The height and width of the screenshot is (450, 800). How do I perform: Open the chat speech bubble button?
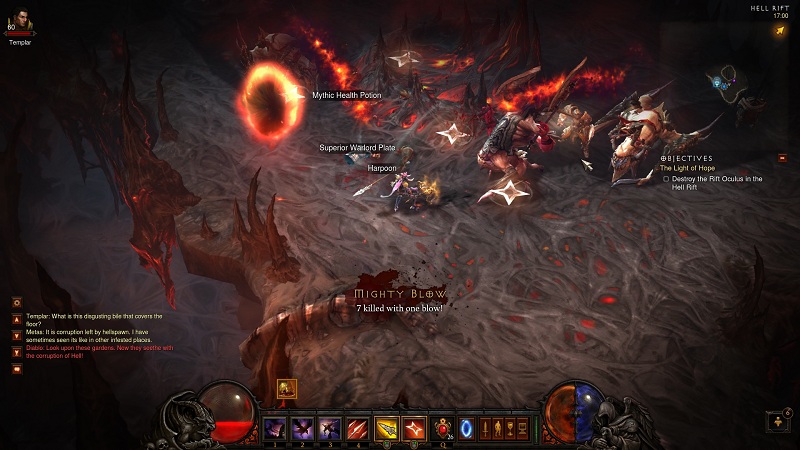pyautogui.click(x=17, y=369)
